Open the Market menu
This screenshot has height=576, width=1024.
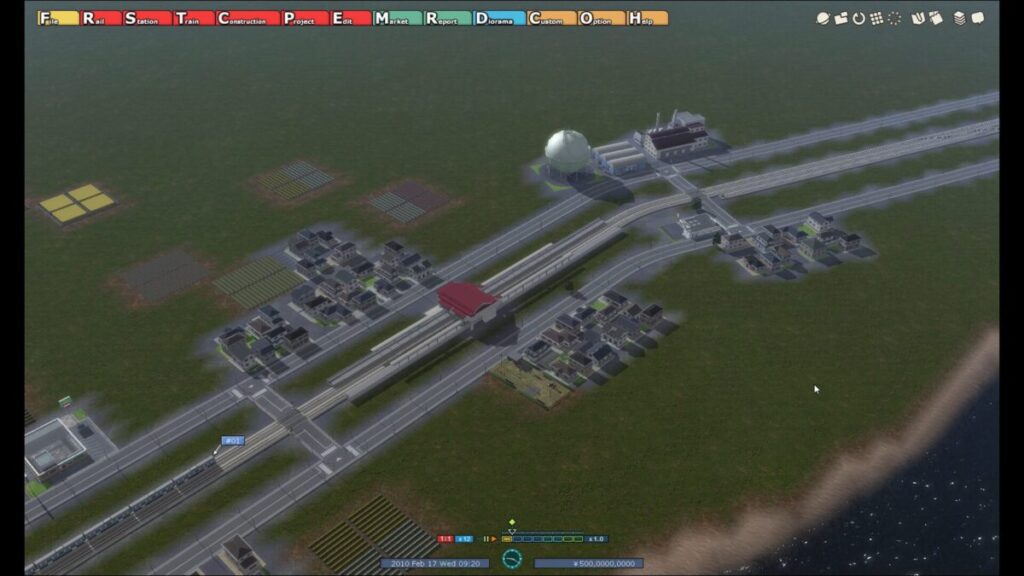(x=396, y=18)
